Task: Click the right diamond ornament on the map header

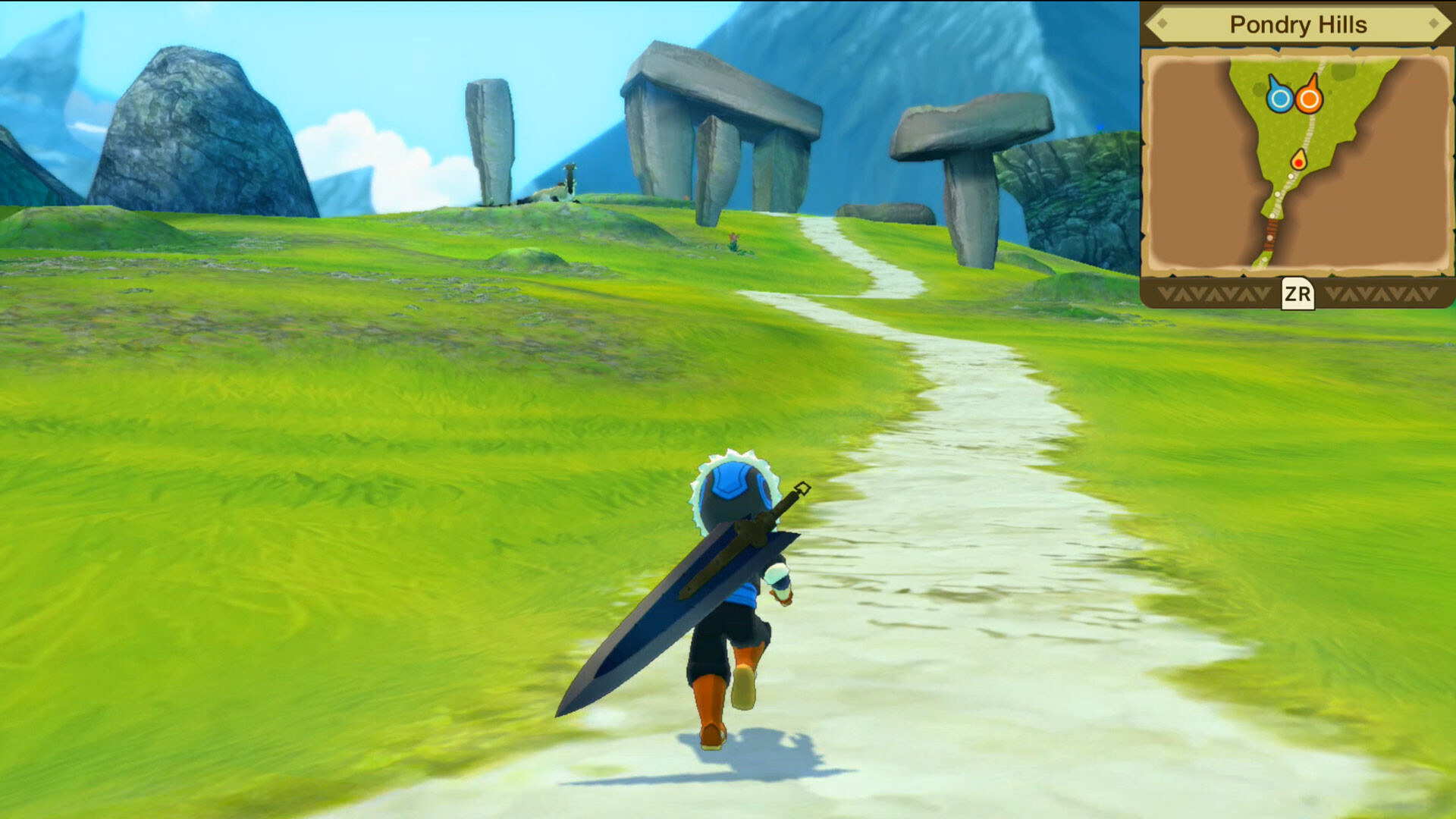Action: click(x=1434, y=21)
